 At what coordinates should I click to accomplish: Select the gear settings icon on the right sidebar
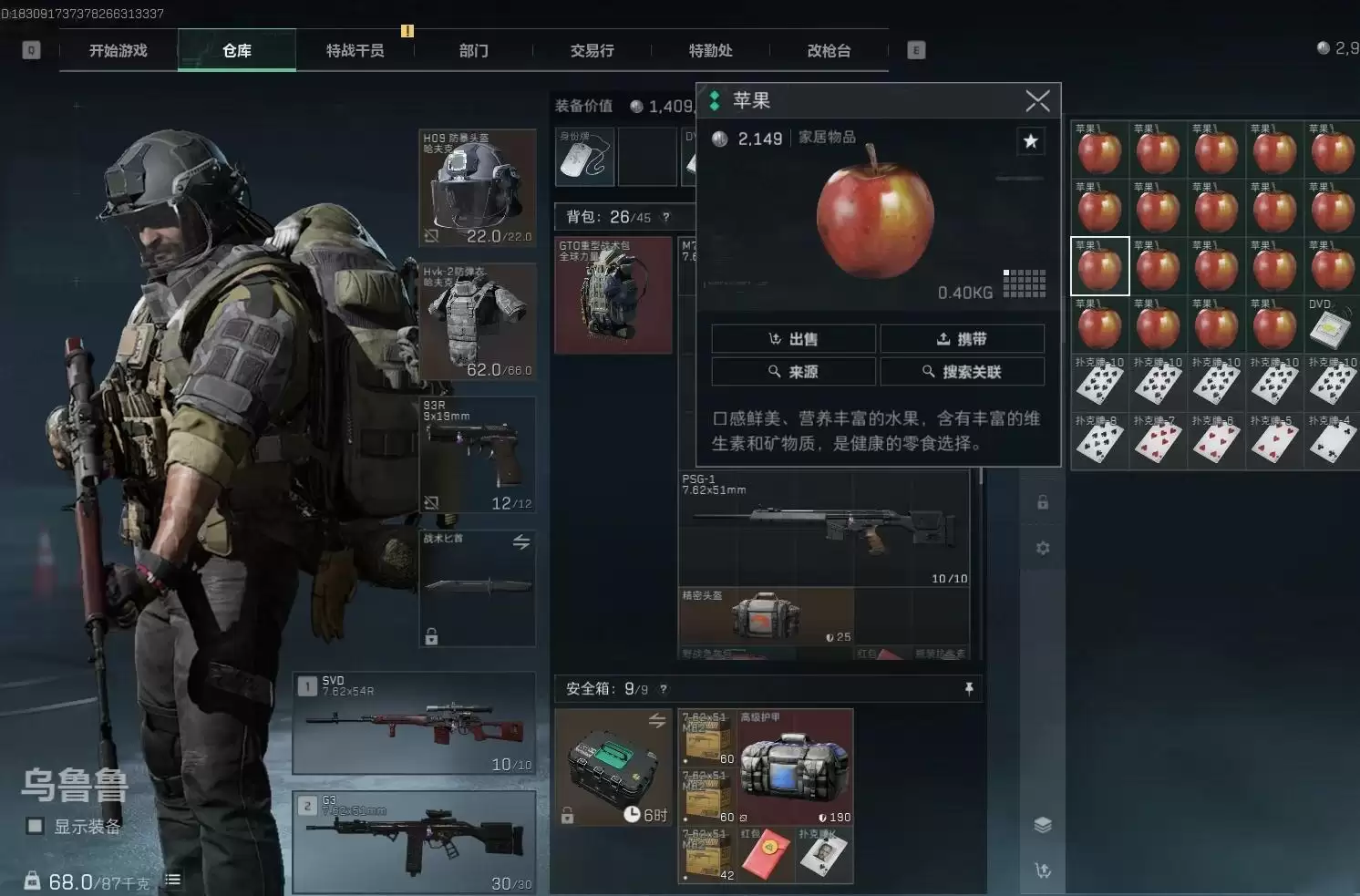1042,548
